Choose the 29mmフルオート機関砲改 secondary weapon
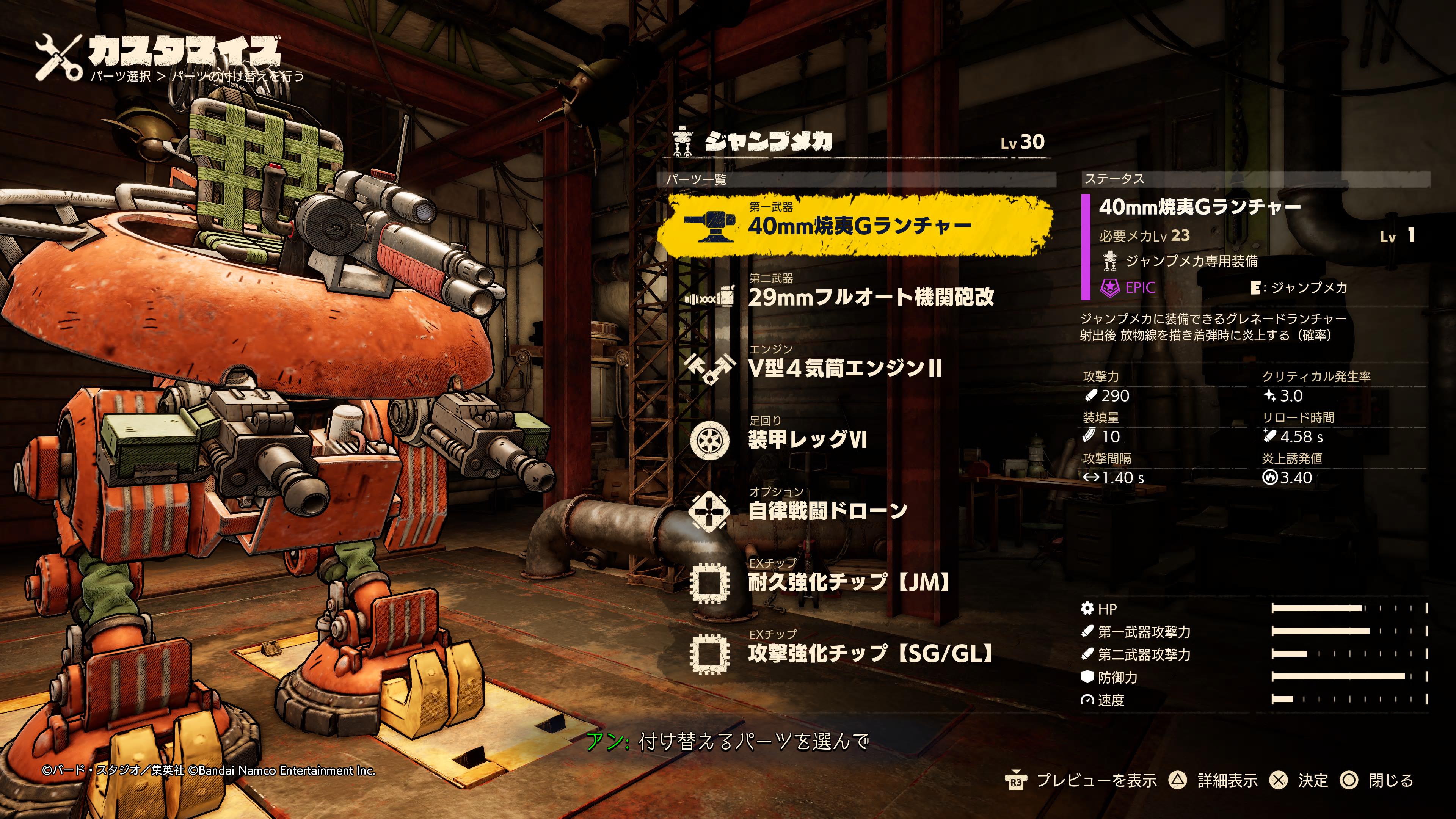Viewport: 1456px width, 819px height. (871, 297)
